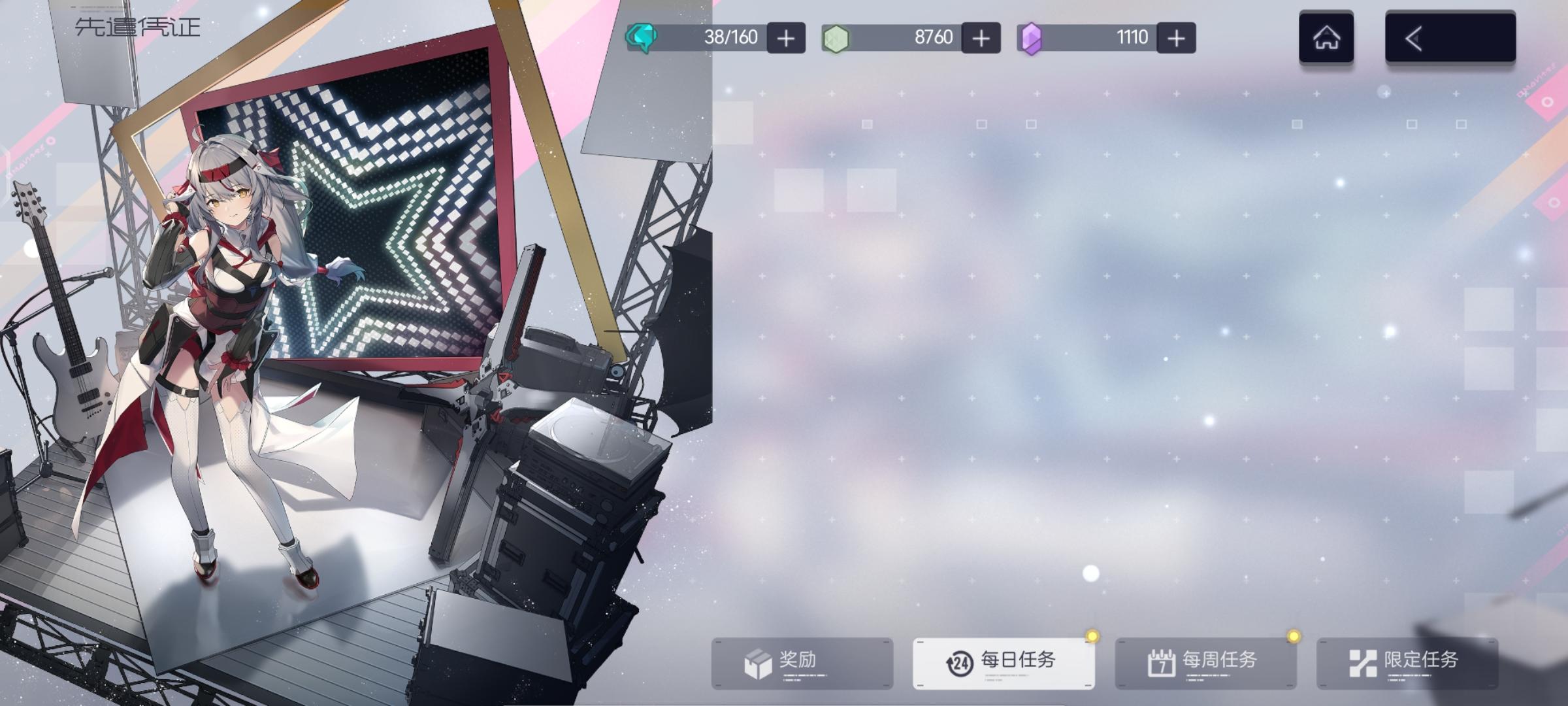Click the 先遣凭证 title text
1568x706 pixels.
coord(137,26)
